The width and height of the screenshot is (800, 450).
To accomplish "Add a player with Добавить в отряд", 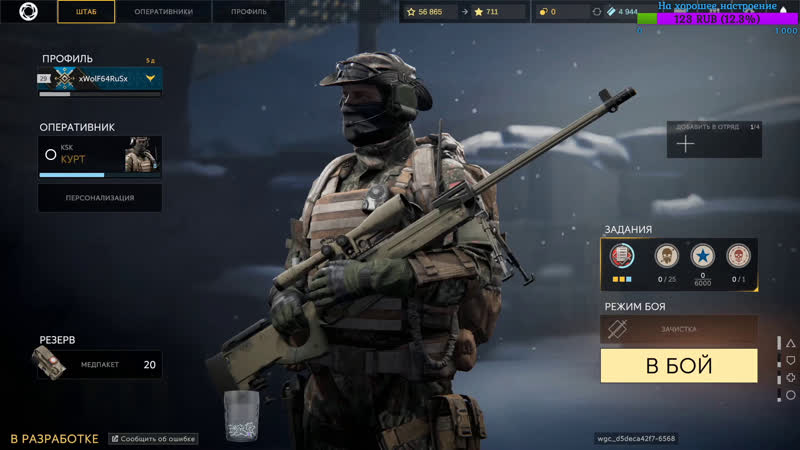I will pyautogui.click(x=714, y=141).
